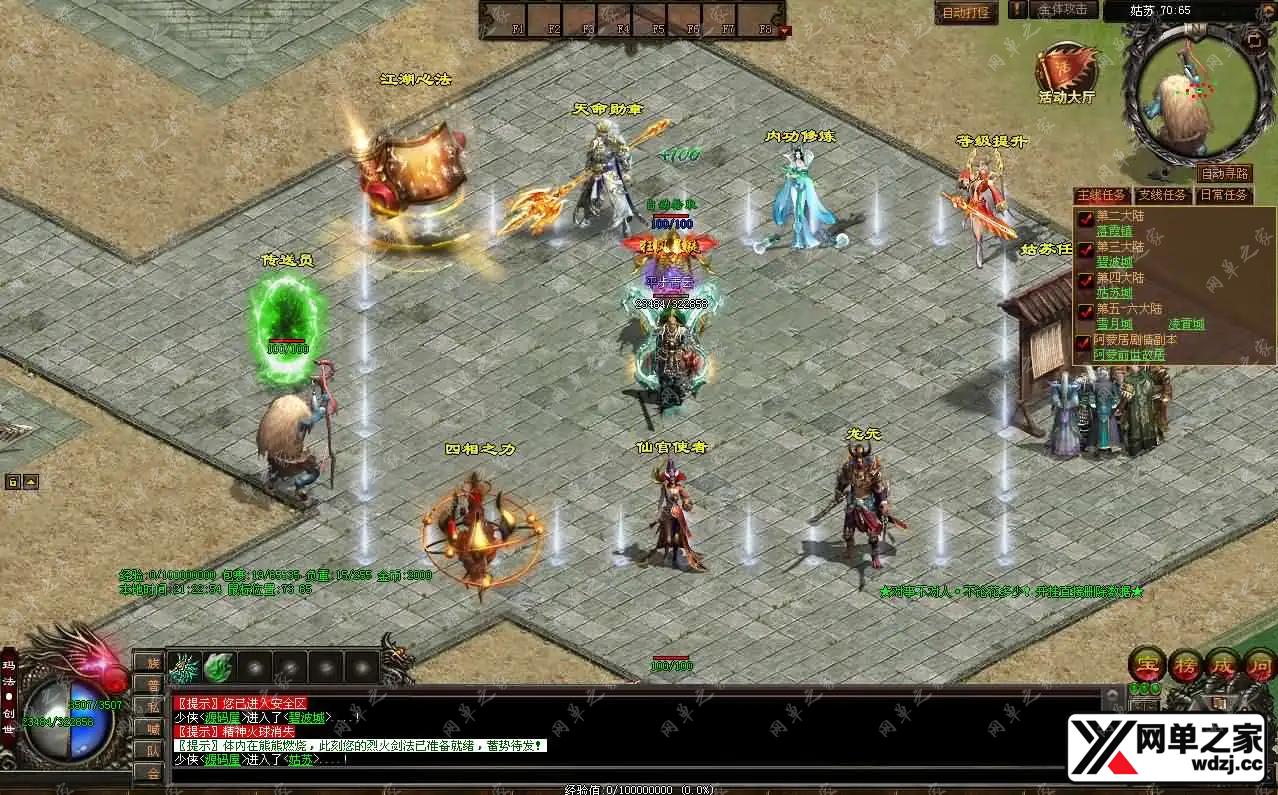Open the 阿婆前世故居 dungeon link
Viewport: 1278px width, 795px height.
1129,355
